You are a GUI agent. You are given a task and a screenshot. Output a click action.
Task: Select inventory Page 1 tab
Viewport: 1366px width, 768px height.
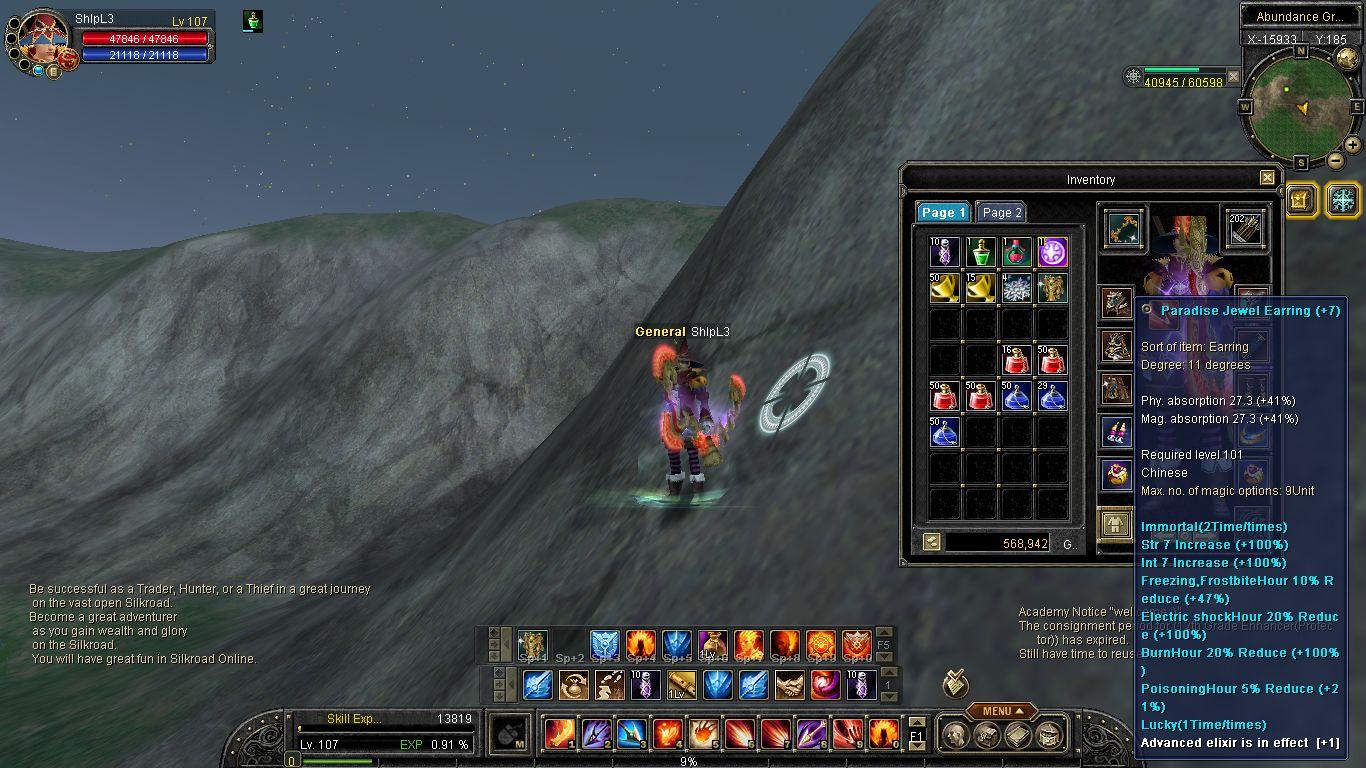(x=943, y=212)
